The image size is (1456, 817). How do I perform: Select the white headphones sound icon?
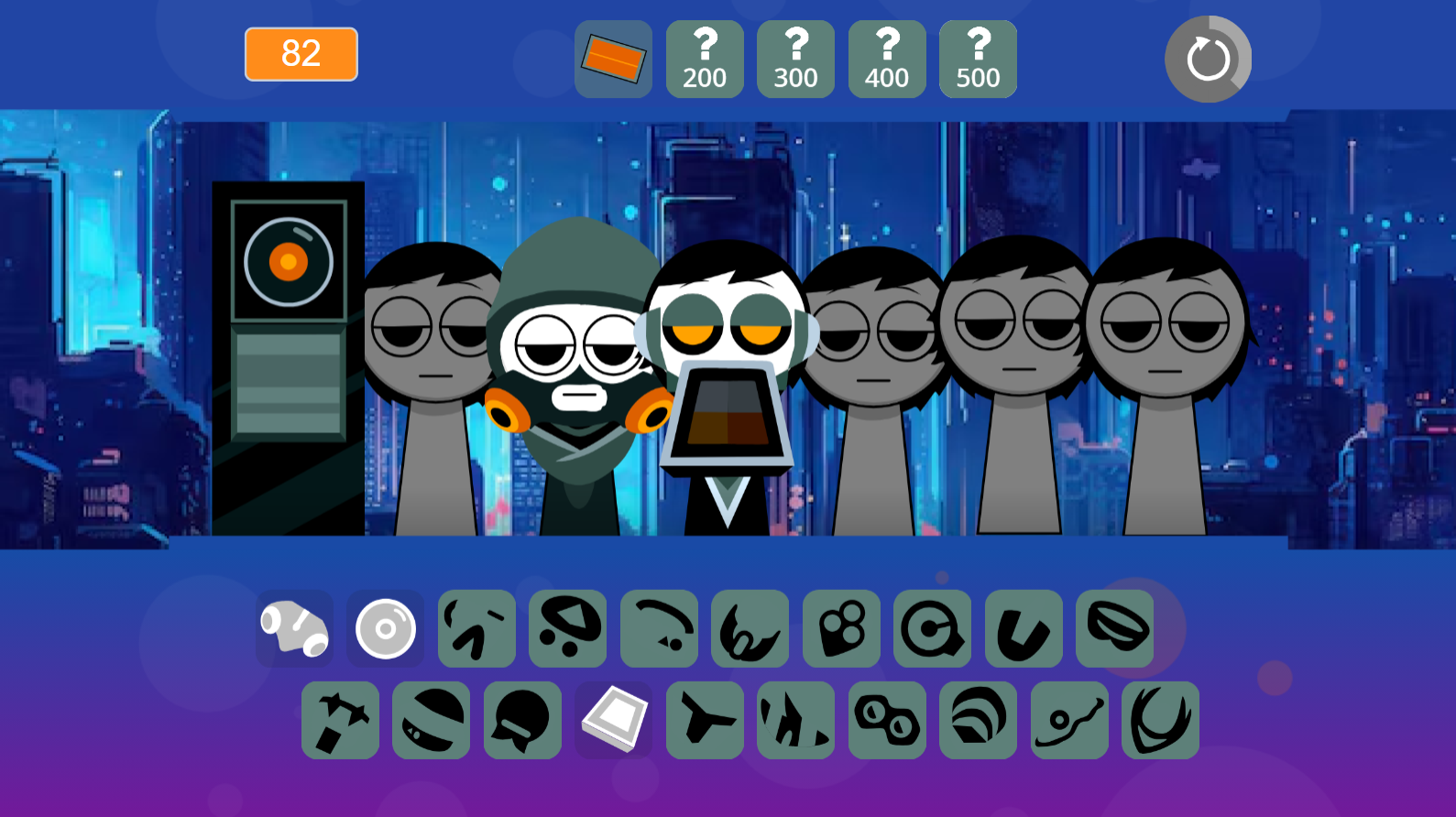click(x=294, y=629)
